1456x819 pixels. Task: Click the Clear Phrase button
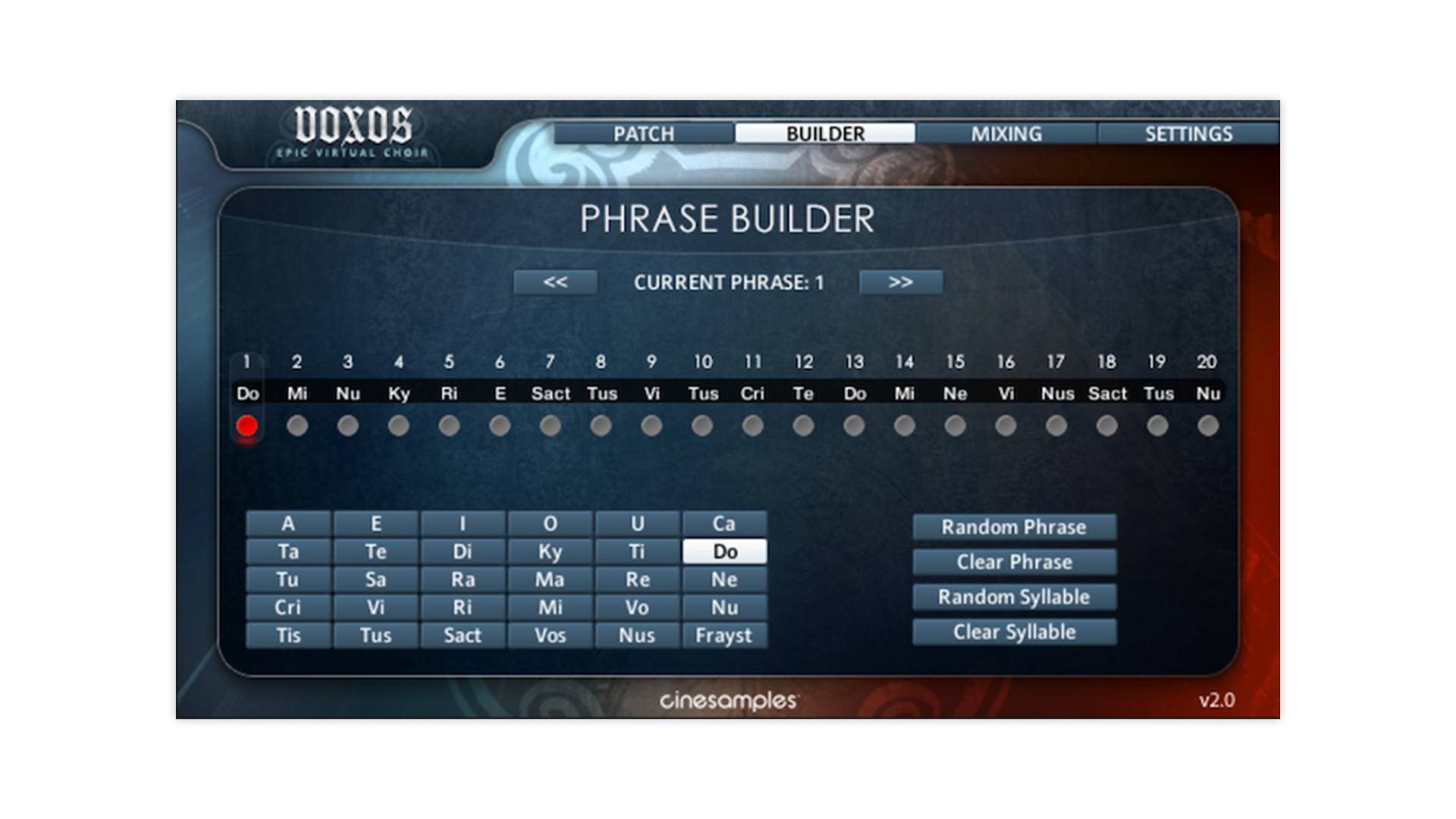(1014, 562)
